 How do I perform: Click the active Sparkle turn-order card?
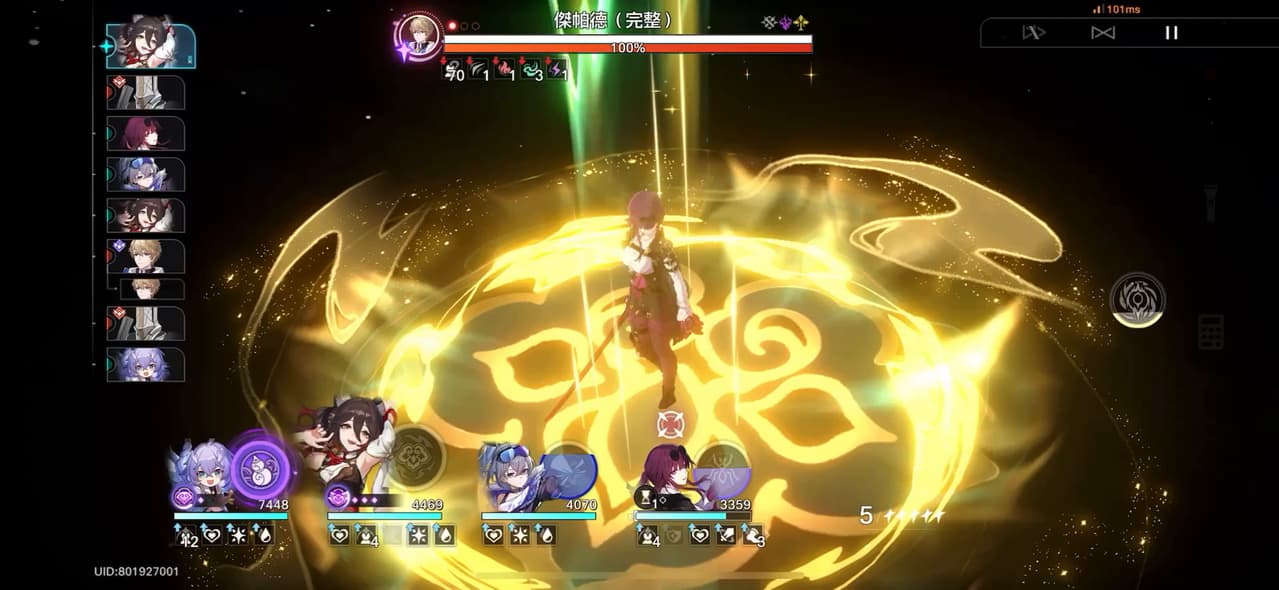(151, 46)
